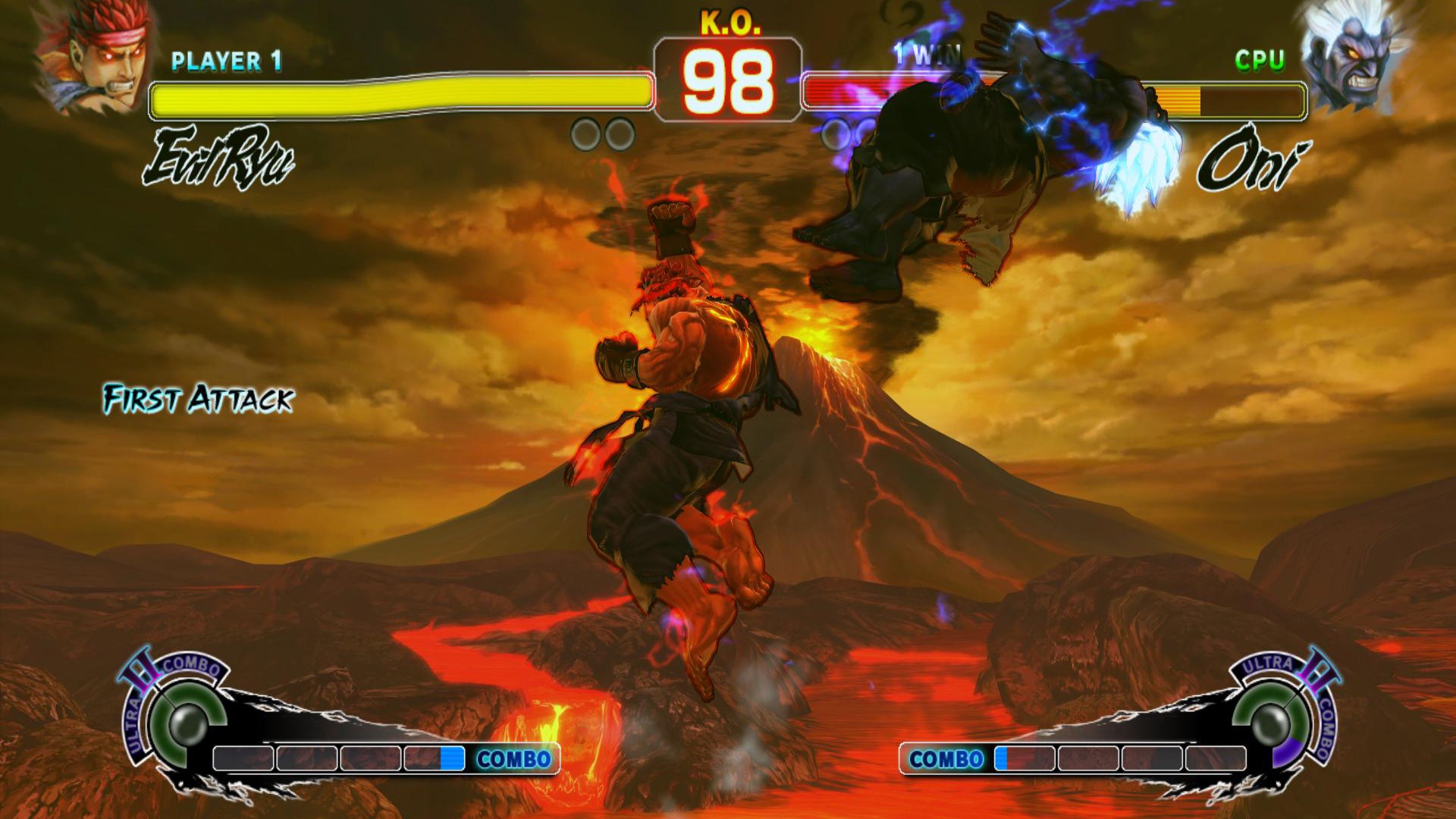Viewport: 1456px width, 819px height.
Task: Toggle the second round-win circle under the CPU bar
Action: [867, 132]
